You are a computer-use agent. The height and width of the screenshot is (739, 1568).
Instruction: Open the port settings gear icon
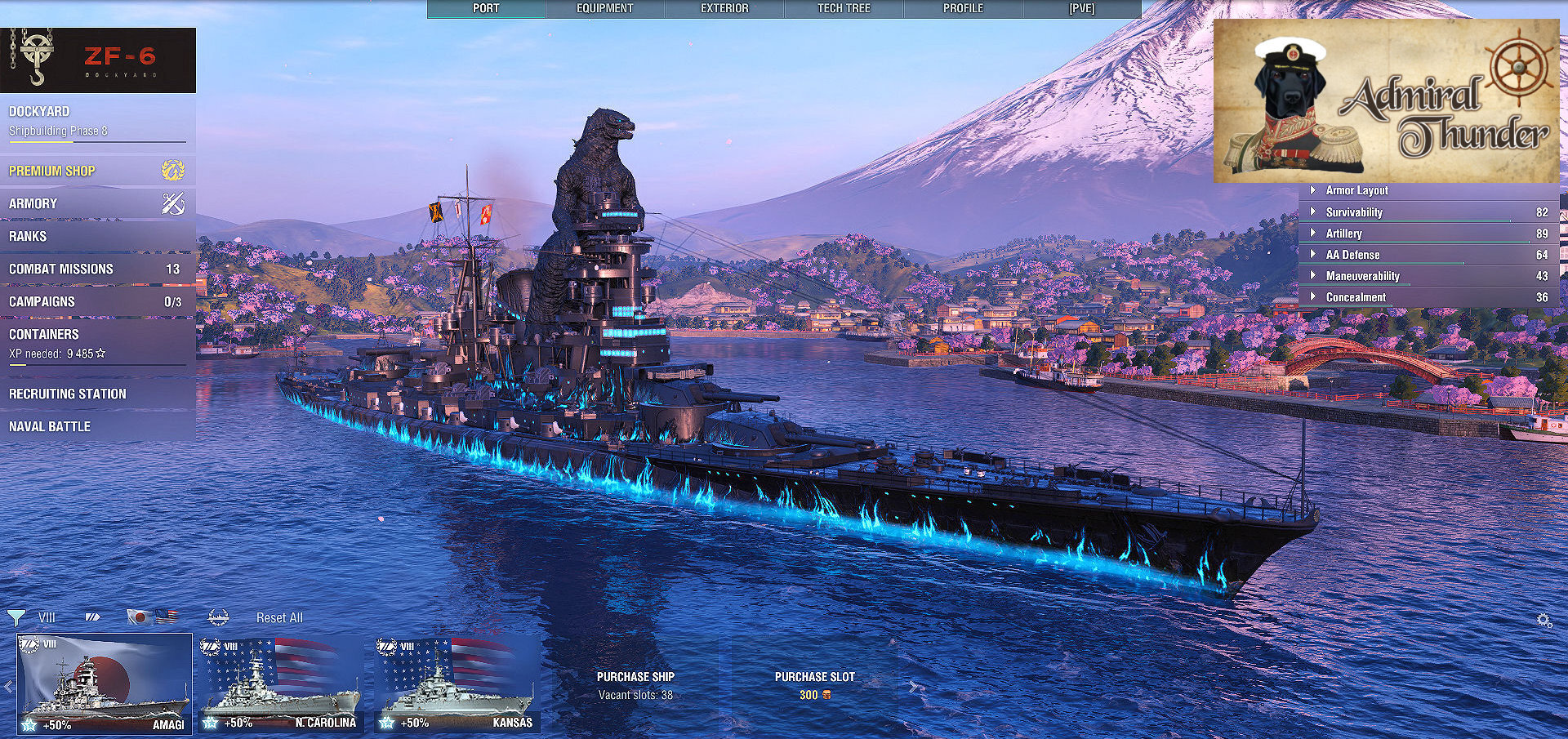click(1543, 621)
